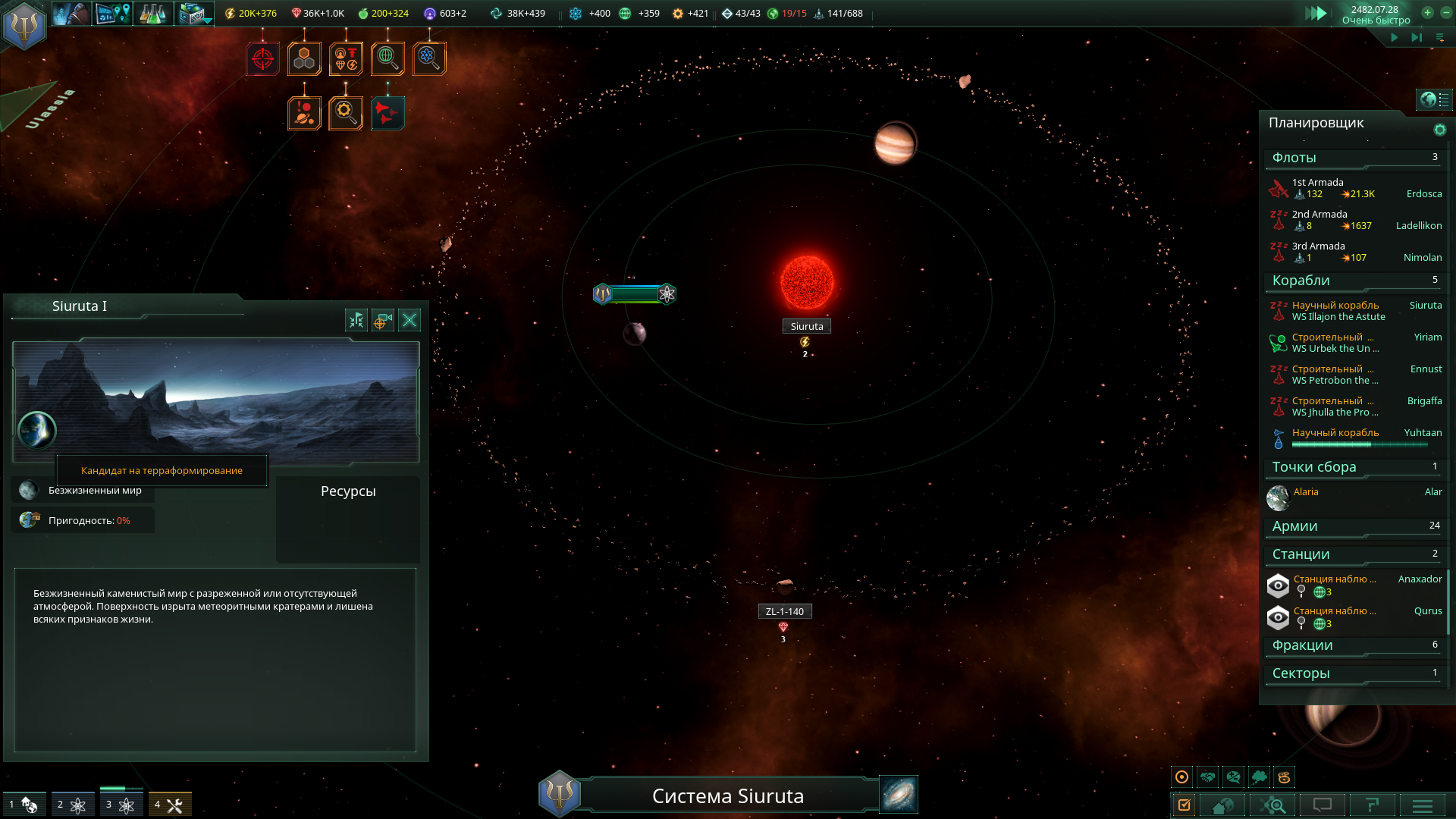The height and width of the screenshot is (819, 1456).
Task: Open the hamburger main menu button
Action: [1422, 805]
